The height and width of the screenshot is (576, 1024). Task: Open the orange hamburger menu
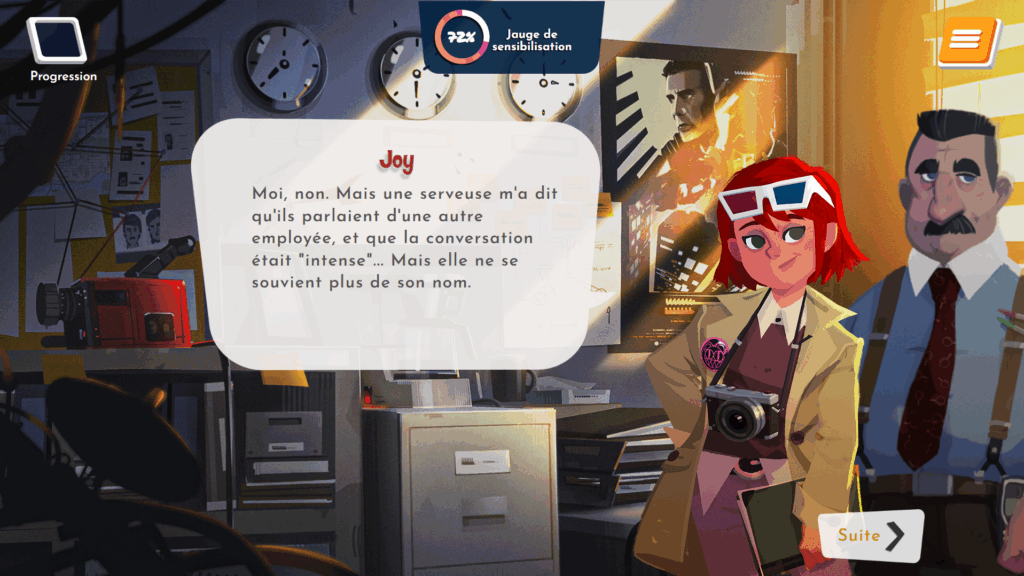tap(968, 40)
